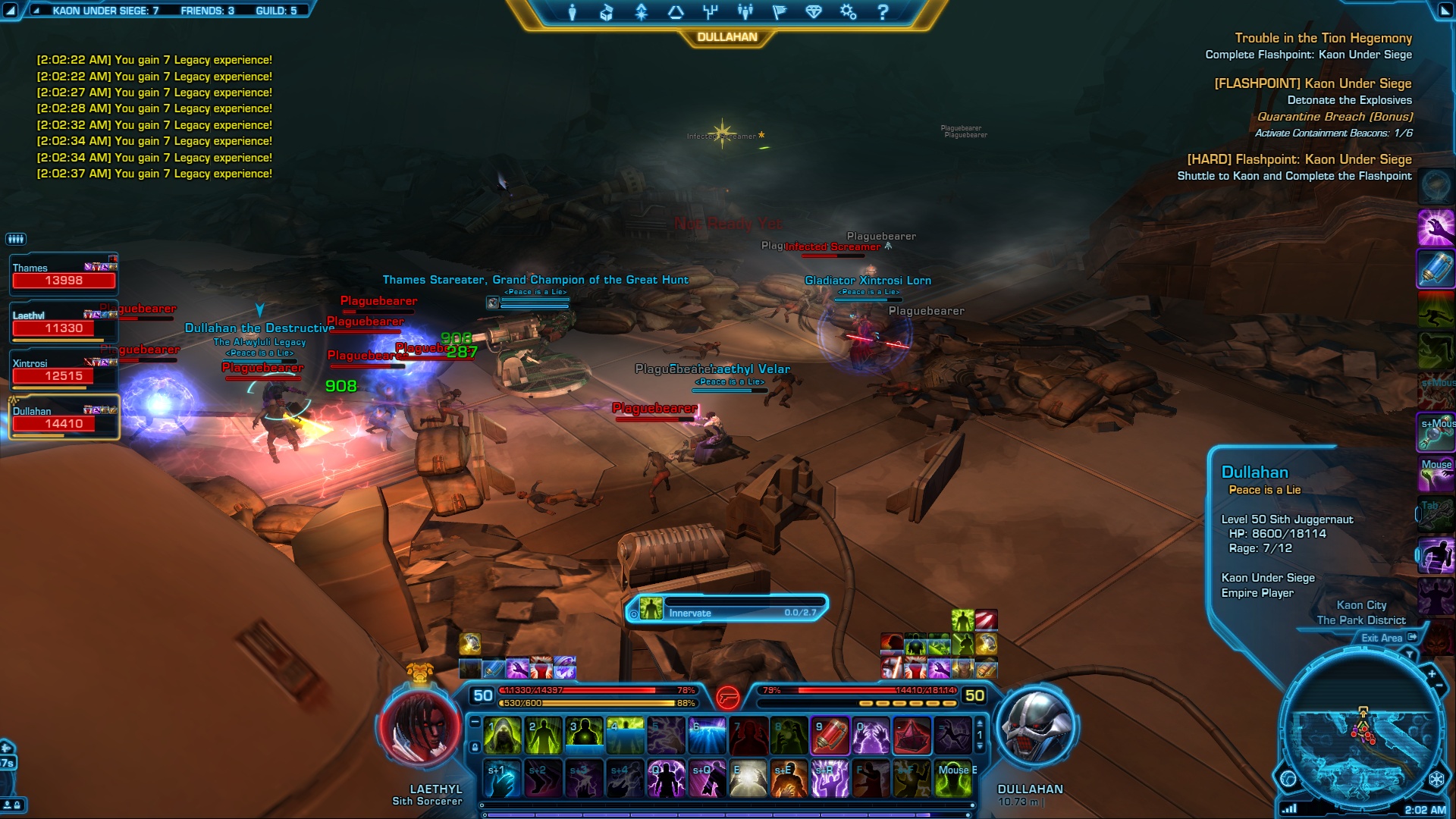
Task: Cast the white glowing orb ability on E
Action: (748, 779)
